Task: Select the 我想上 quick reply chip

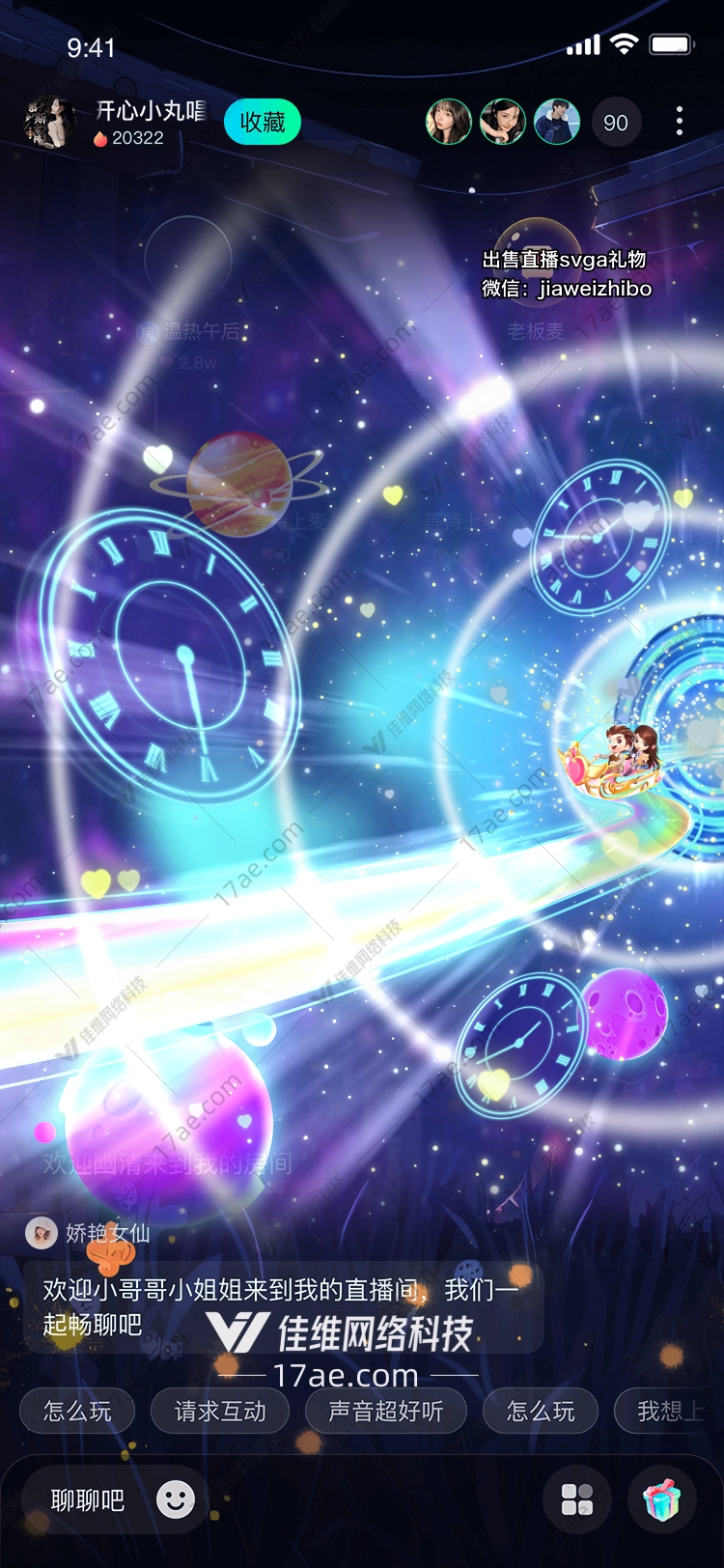Action: point(668,1412)
